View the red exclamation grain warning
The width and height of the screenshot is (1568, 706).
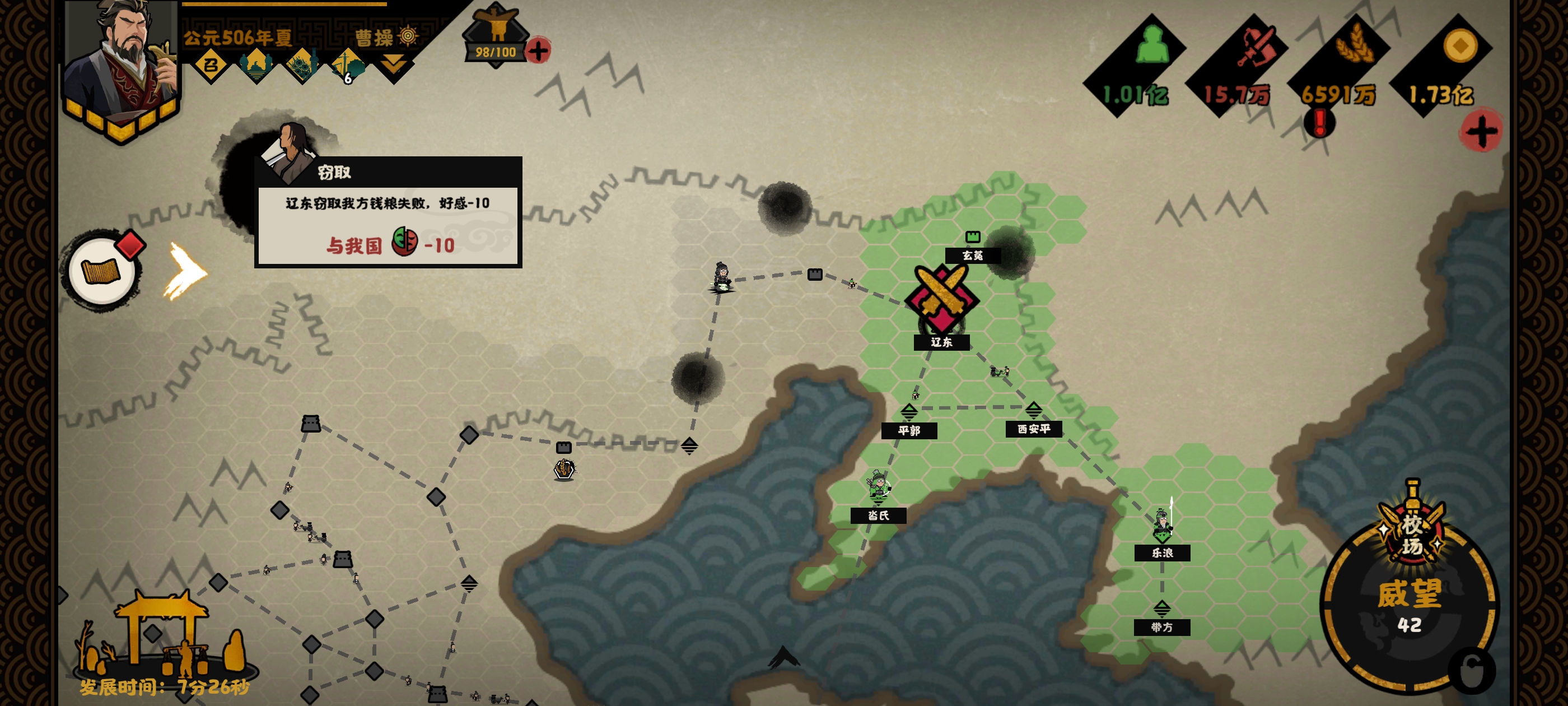click(1318, 123)
